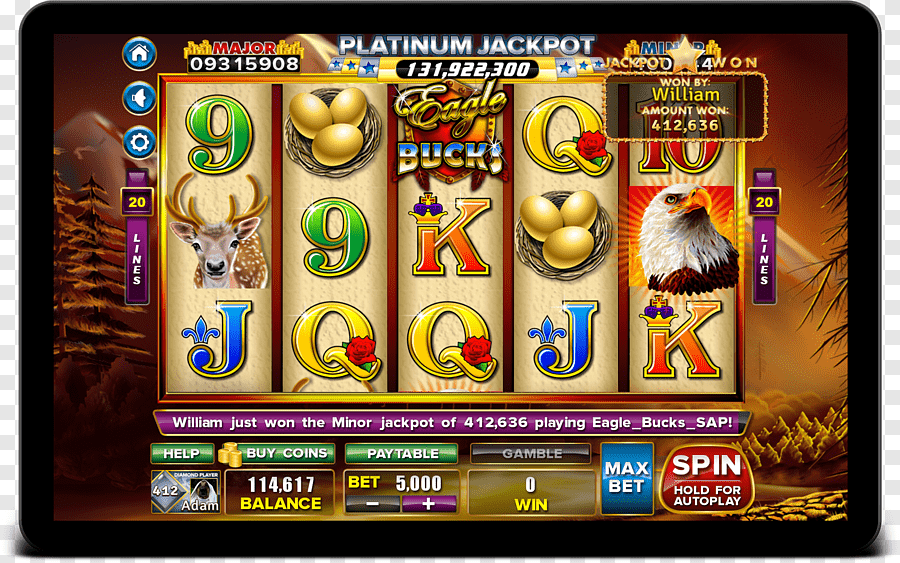View Adam's diamond player profile badge
Image resolution: width=900 pixels, height=563 pixels.
pyautogui.click(x=185, y=492)
